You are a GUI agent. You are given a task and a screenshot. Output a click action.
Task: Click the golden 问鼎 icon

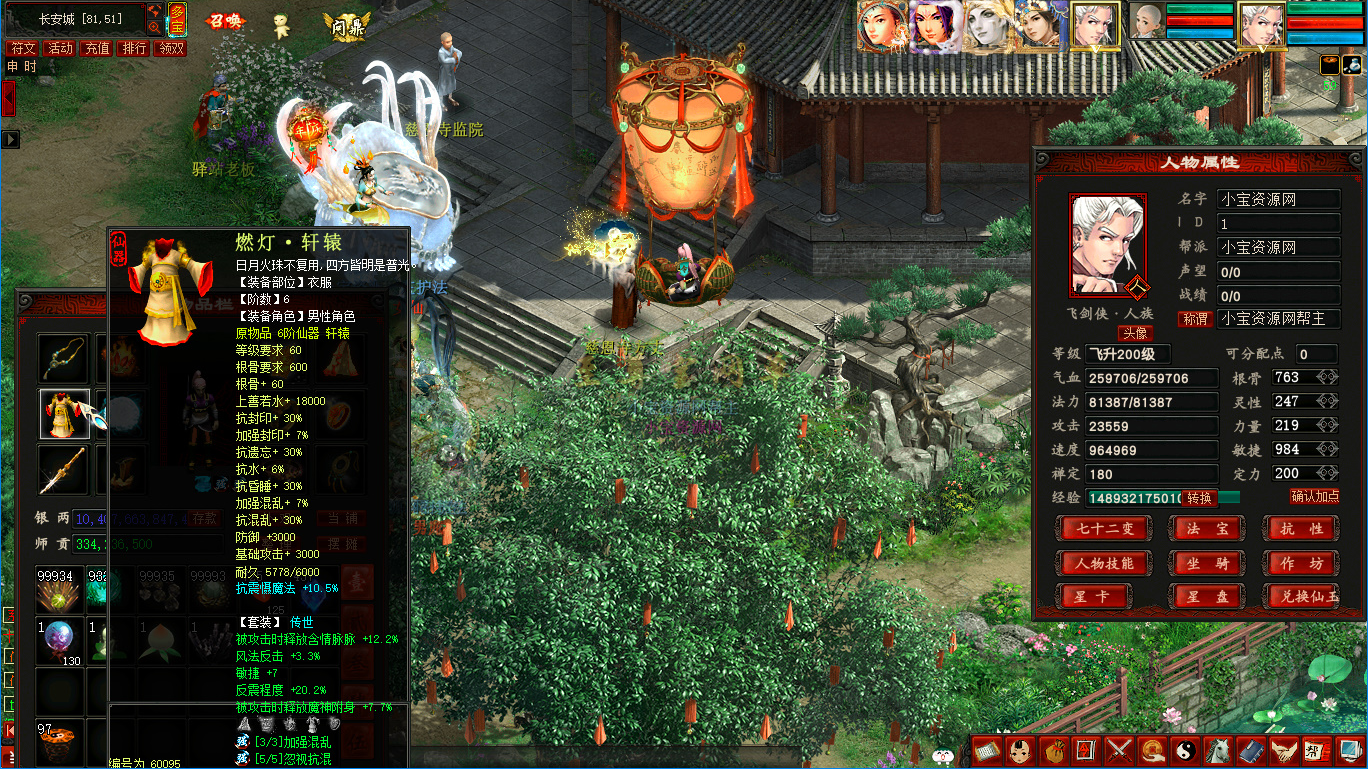click(x=346, y=25)
